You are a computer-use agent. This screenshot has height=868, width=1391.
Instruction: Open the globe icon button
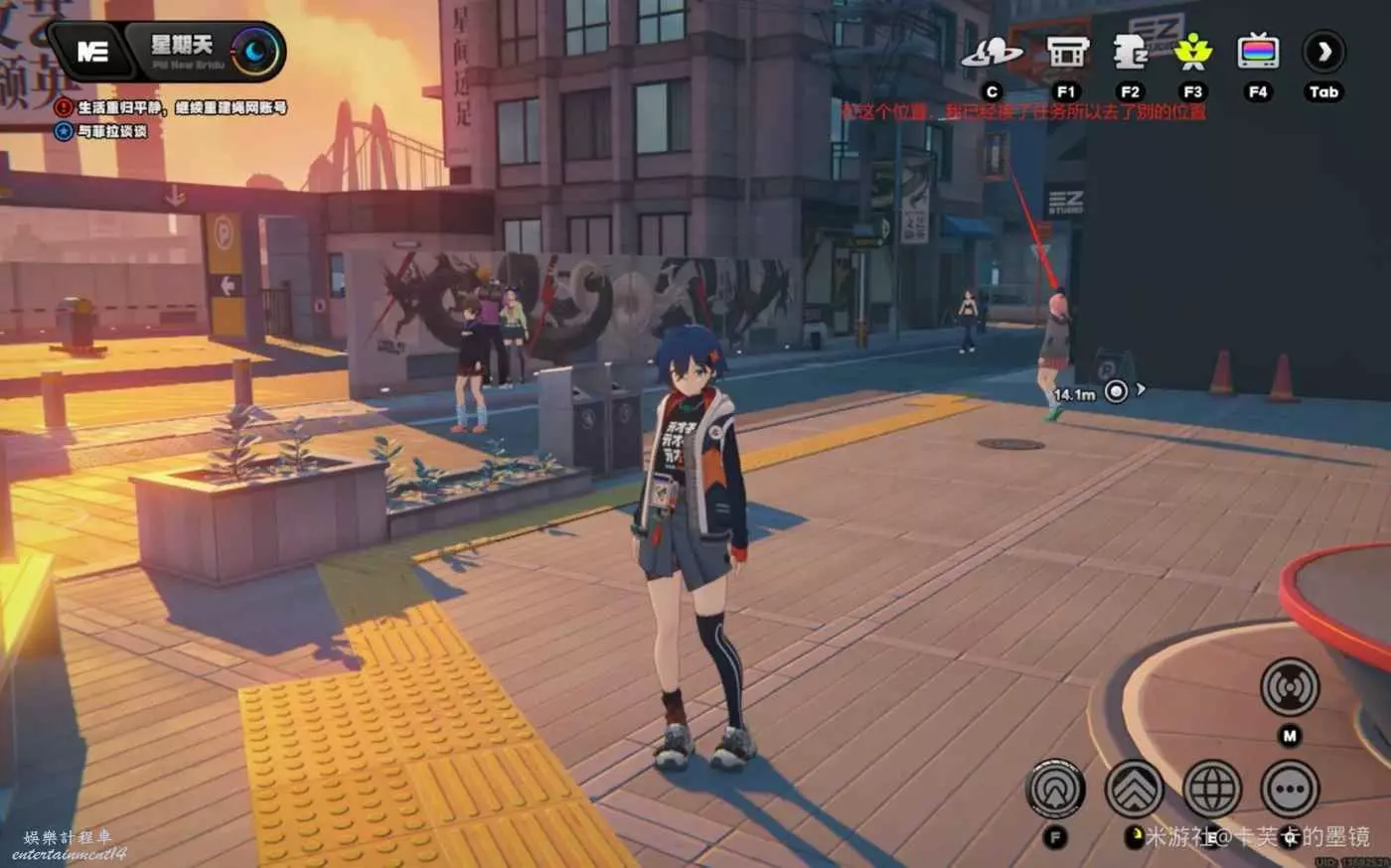pyautogui.click(x=1211, y=791)
